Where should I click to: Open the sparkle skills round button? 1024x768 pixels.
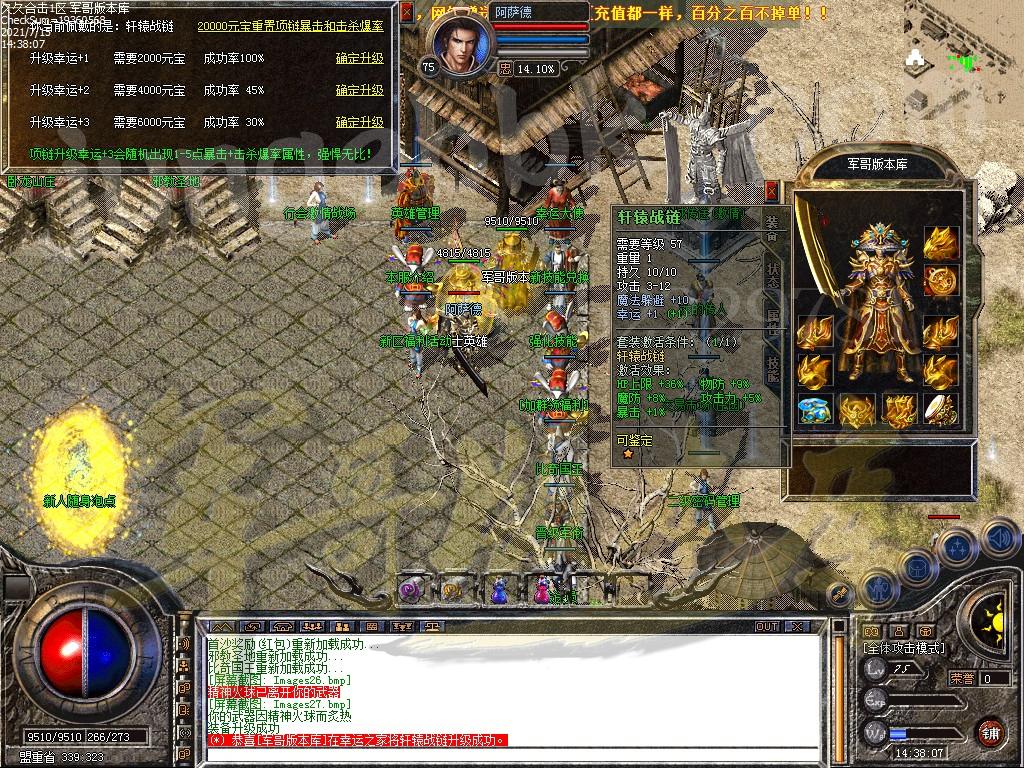pos(957,547)
